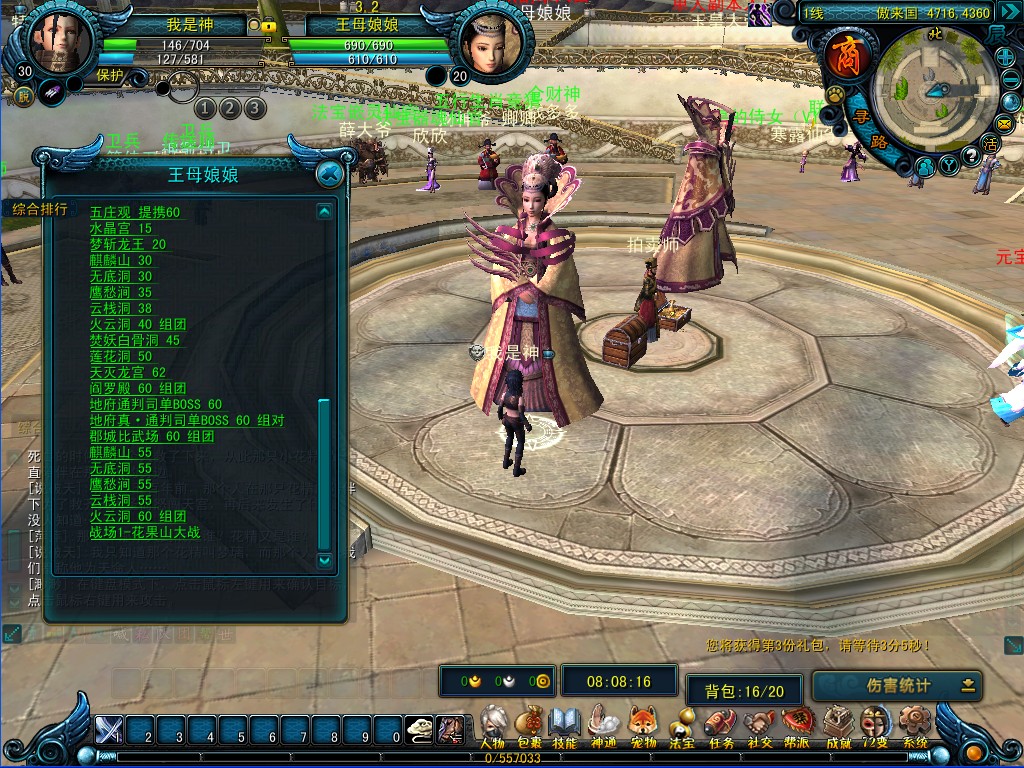The width and height of the screenshot is (1024, 768).
Task: Open the mail envelope icon by minimap
Action: (1005, 123)
